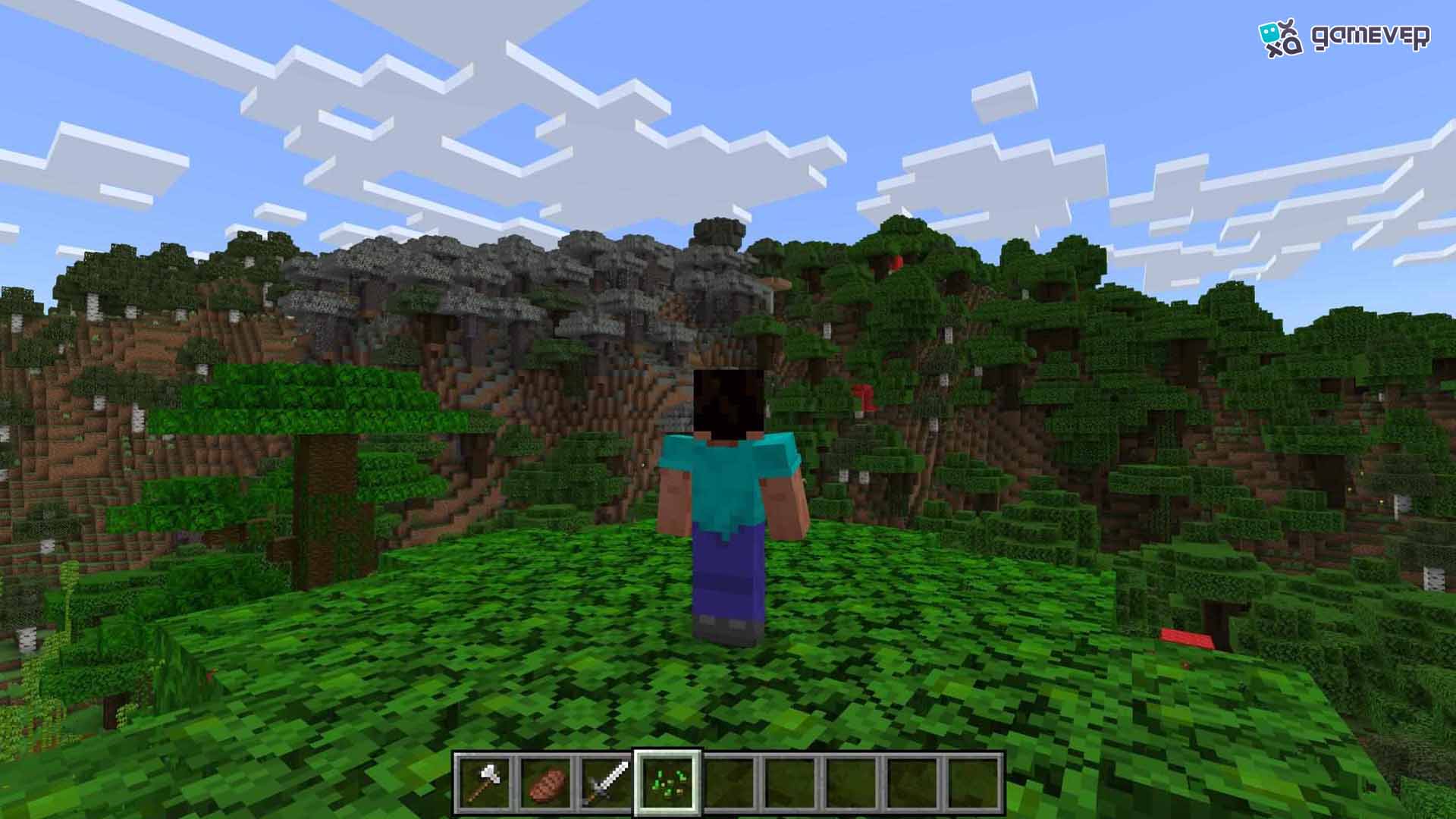Click the highlighted seeds hotbar slot
Viewport: 1456px width, 819px height.
668,783
